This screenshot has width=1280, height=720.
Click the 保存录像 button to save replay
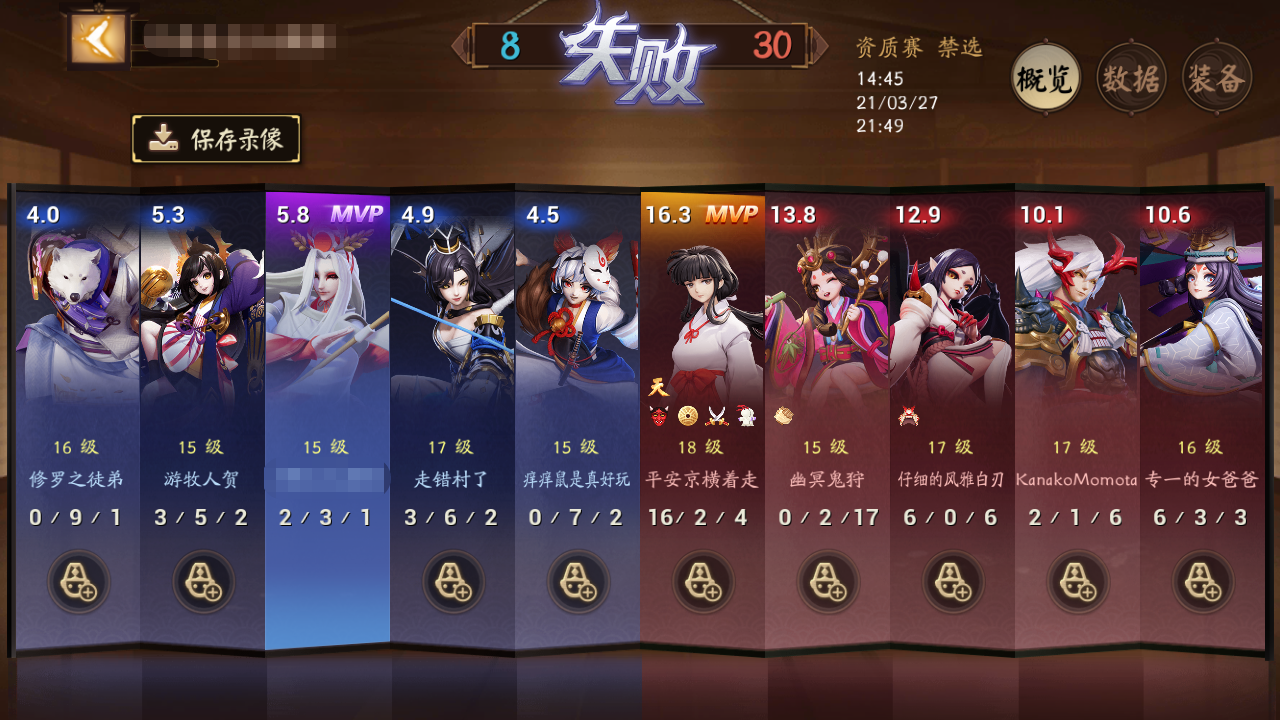217,139
